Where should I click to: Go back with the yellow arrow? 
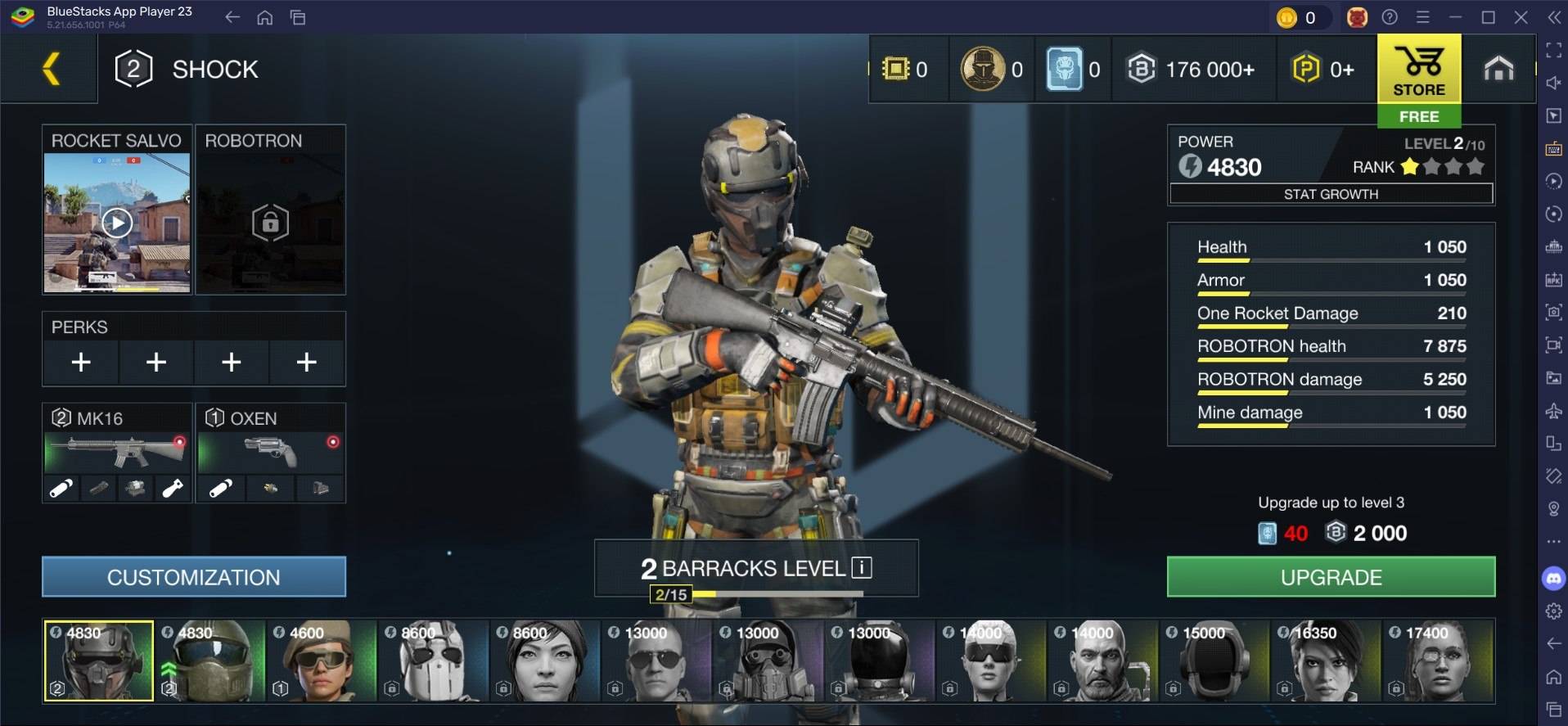[x=51, y=69]
